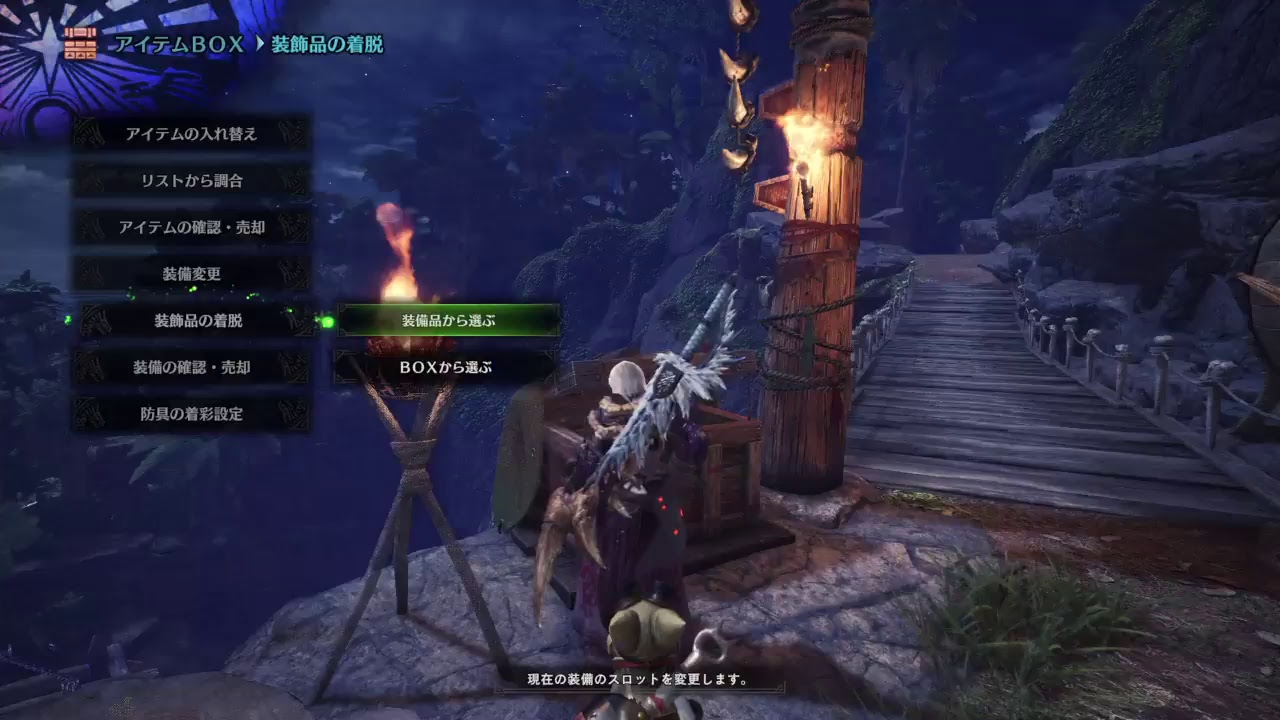Select the highlighted 装飾品の着脱 menu entry
Image resolution: width=1280 pixels, height=720 pixels.
(x=190, y=321)
